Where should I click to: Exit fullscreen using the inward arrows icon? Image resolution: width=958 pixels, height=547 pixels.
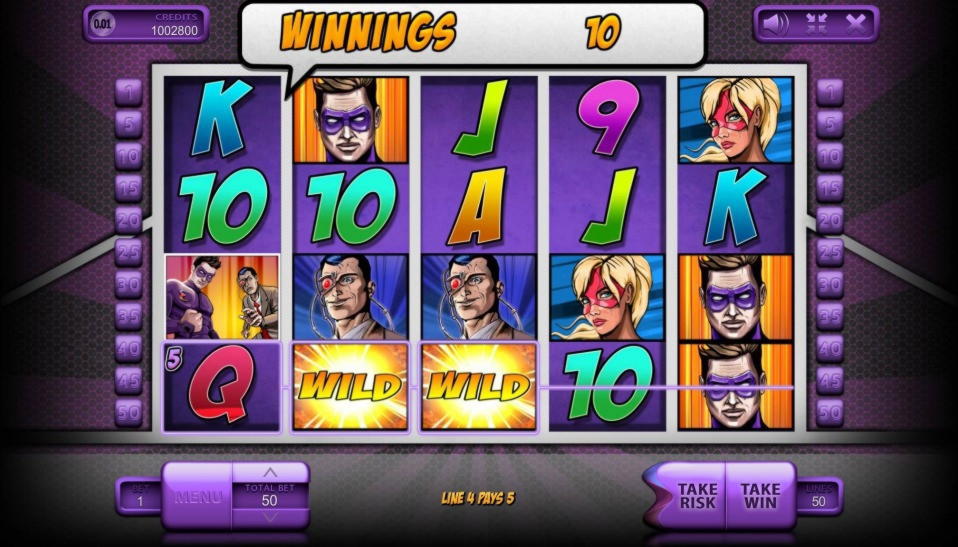(815, 23)
